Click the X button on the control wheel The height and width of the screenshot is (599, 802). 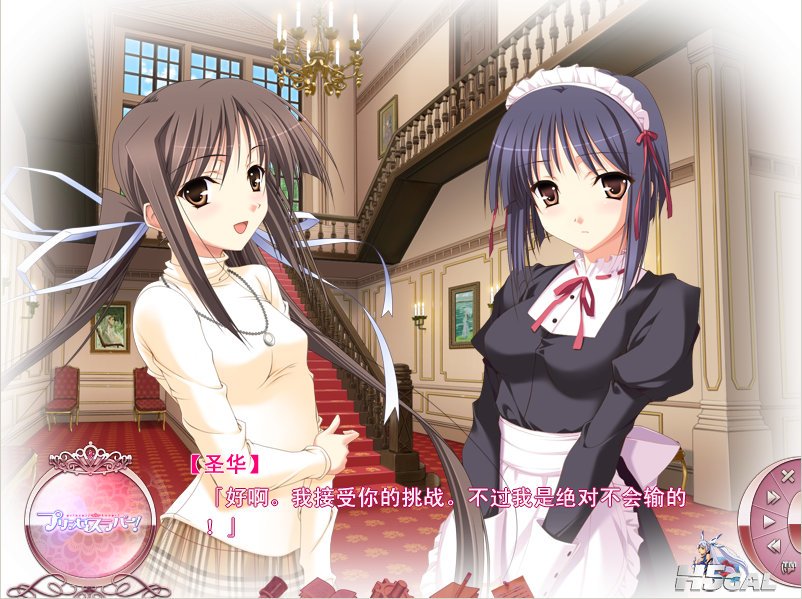coord(787,475)
